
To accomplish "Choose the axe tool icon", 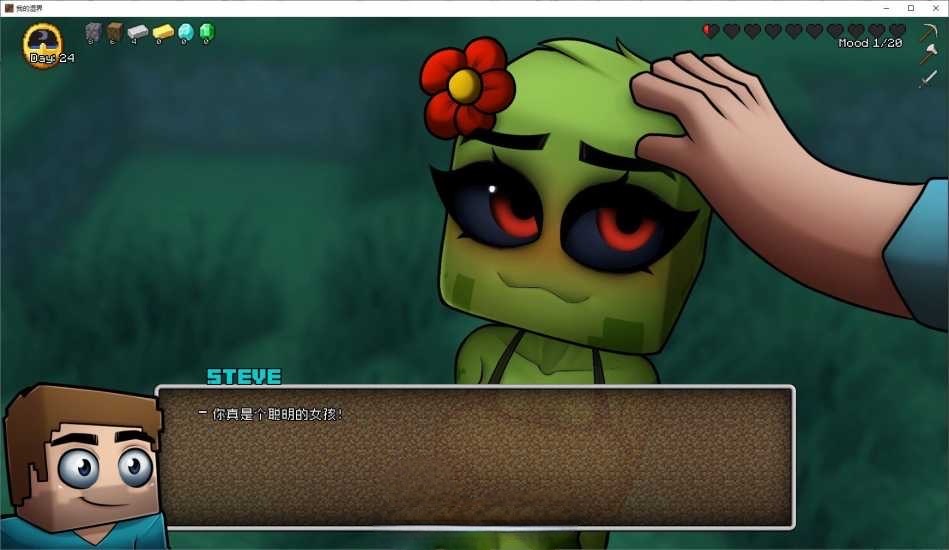I will point(928,55).
